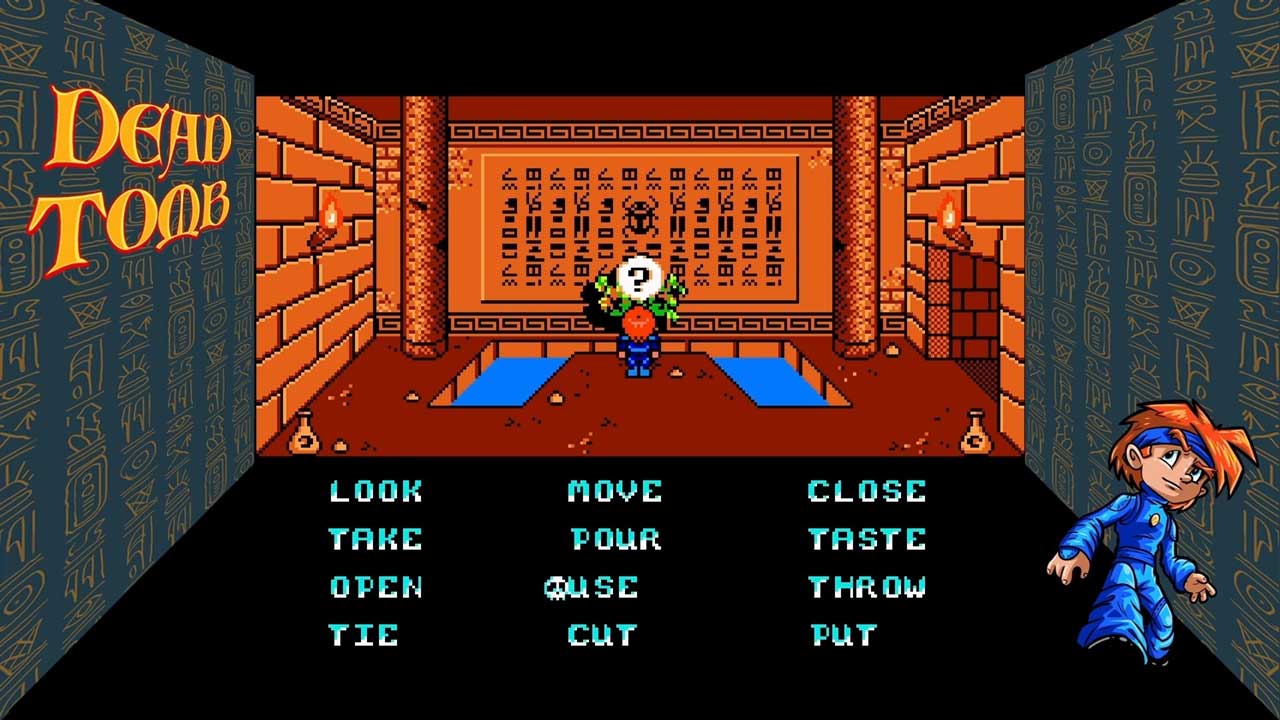
Task: Pick the TASTE action
Action: coord(867,539)
